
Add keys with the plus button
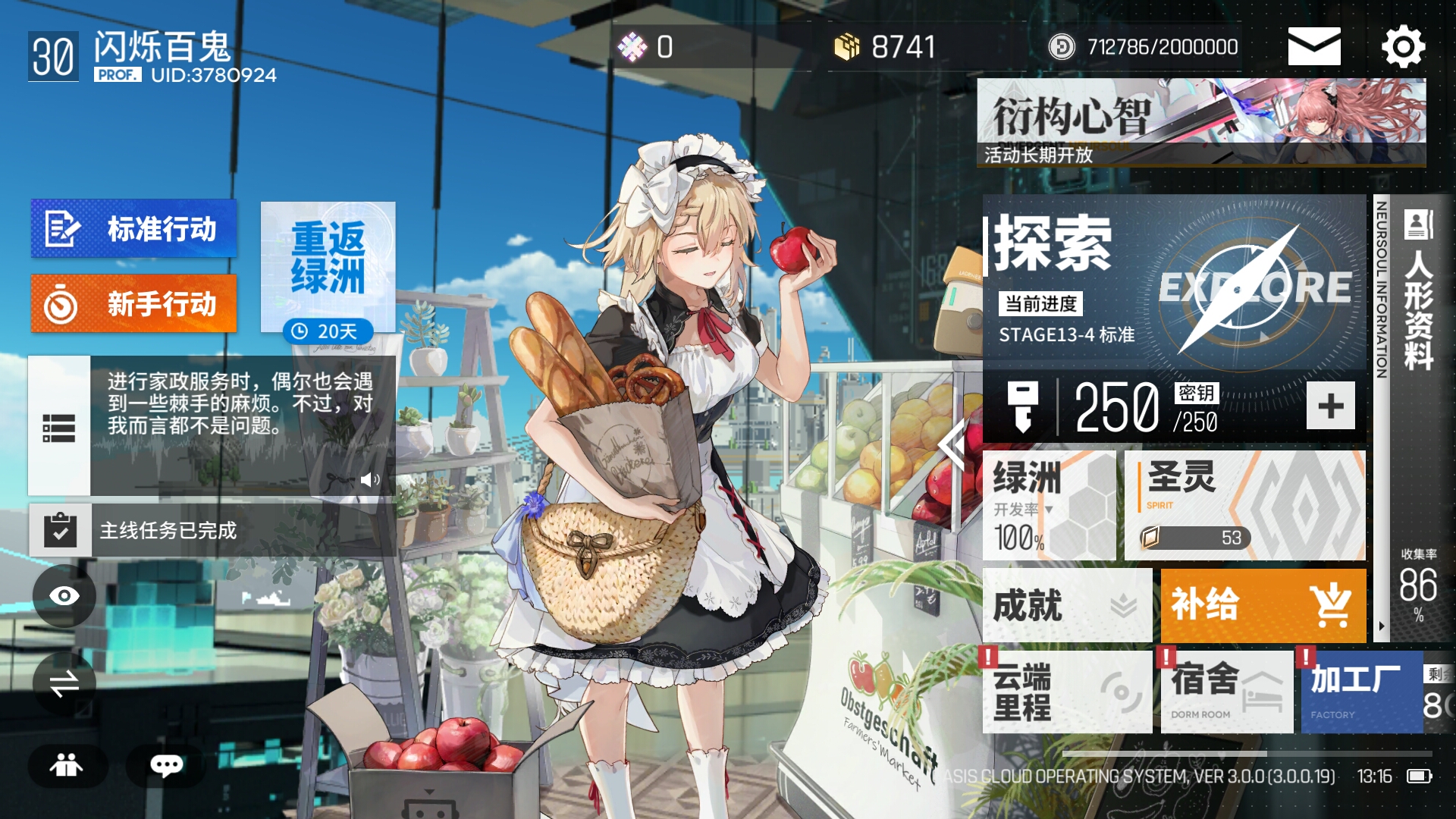tap(1330, 406)
